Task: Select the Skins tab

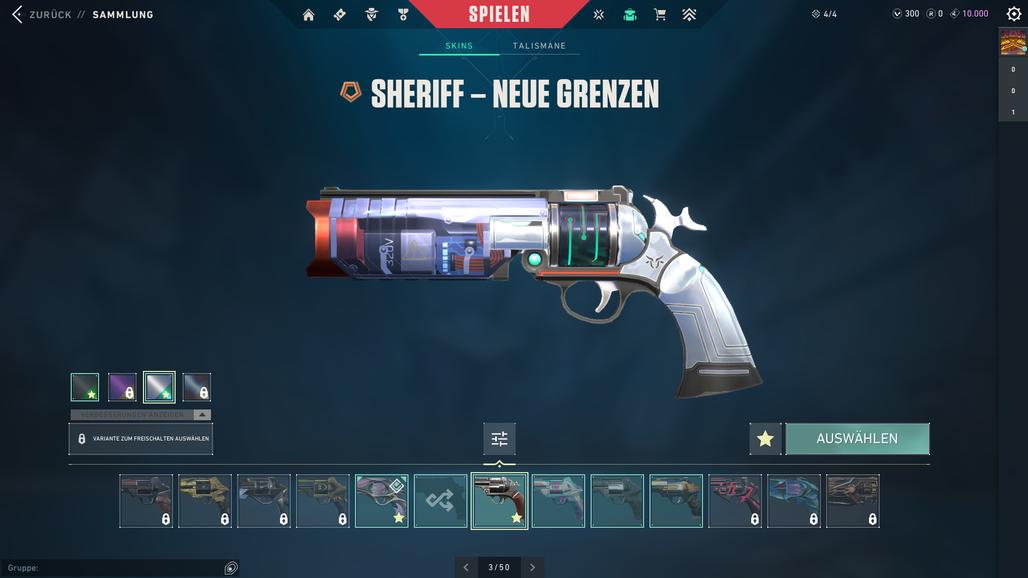Action: click(459, 46)
